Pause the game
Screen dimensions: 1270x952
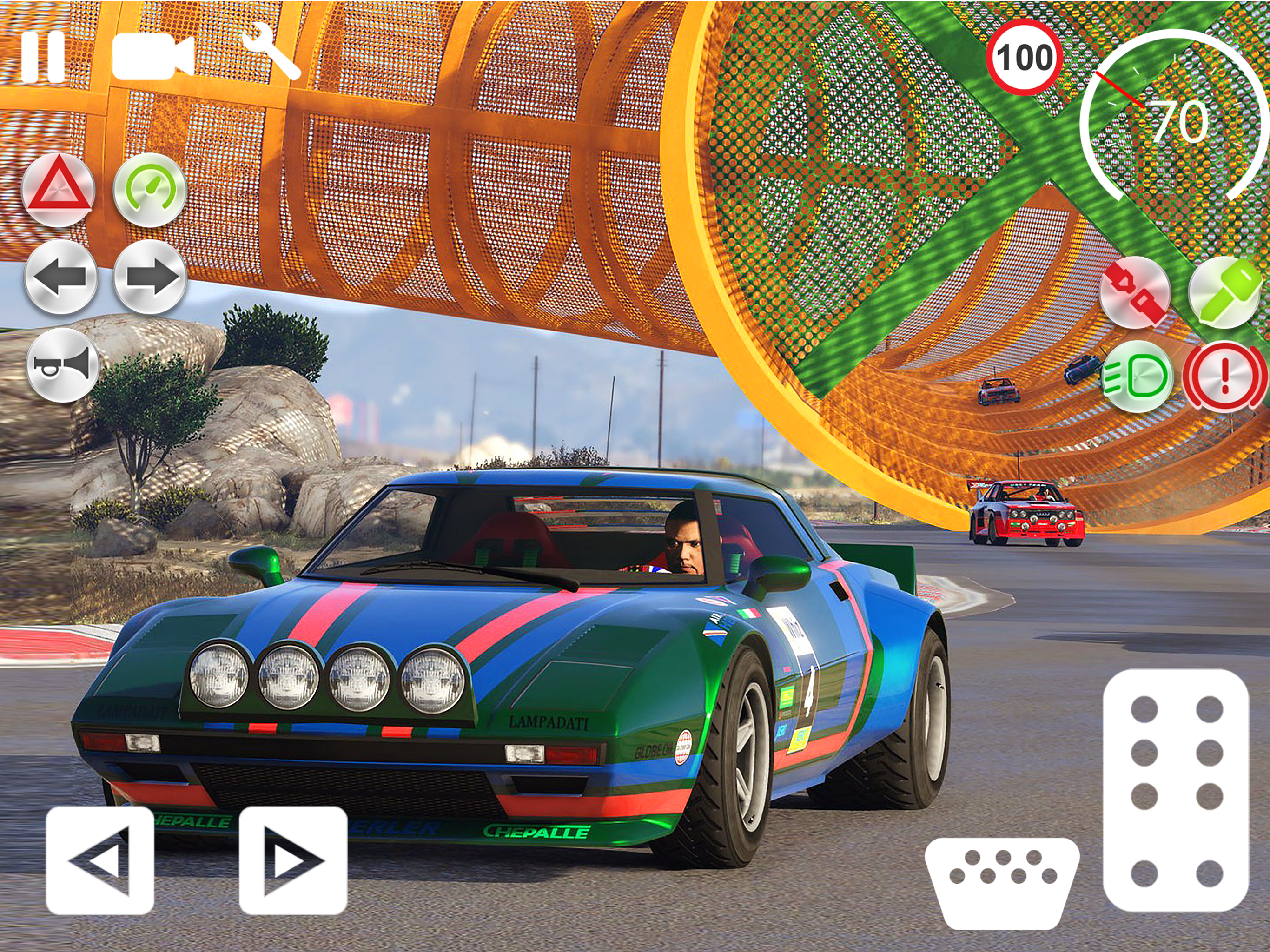[43, 56]
